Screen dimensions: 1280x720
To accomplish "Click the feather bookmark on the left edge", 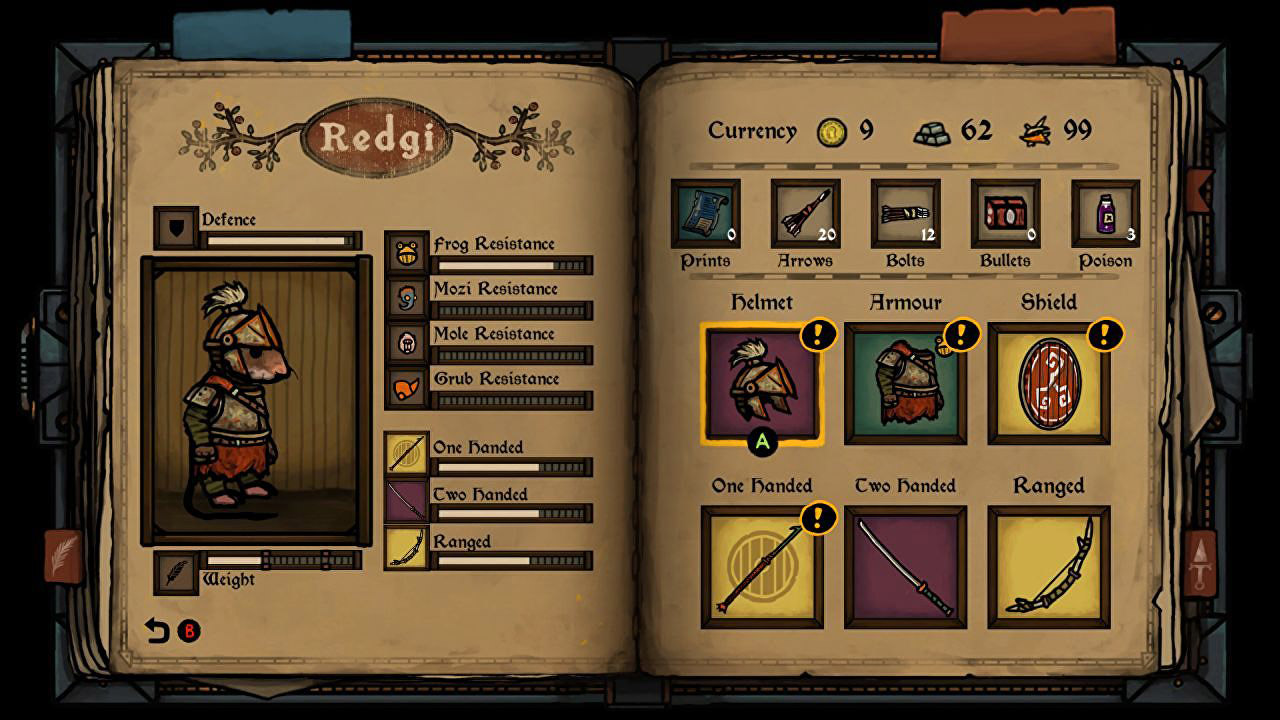I will [x=63, y=555].
